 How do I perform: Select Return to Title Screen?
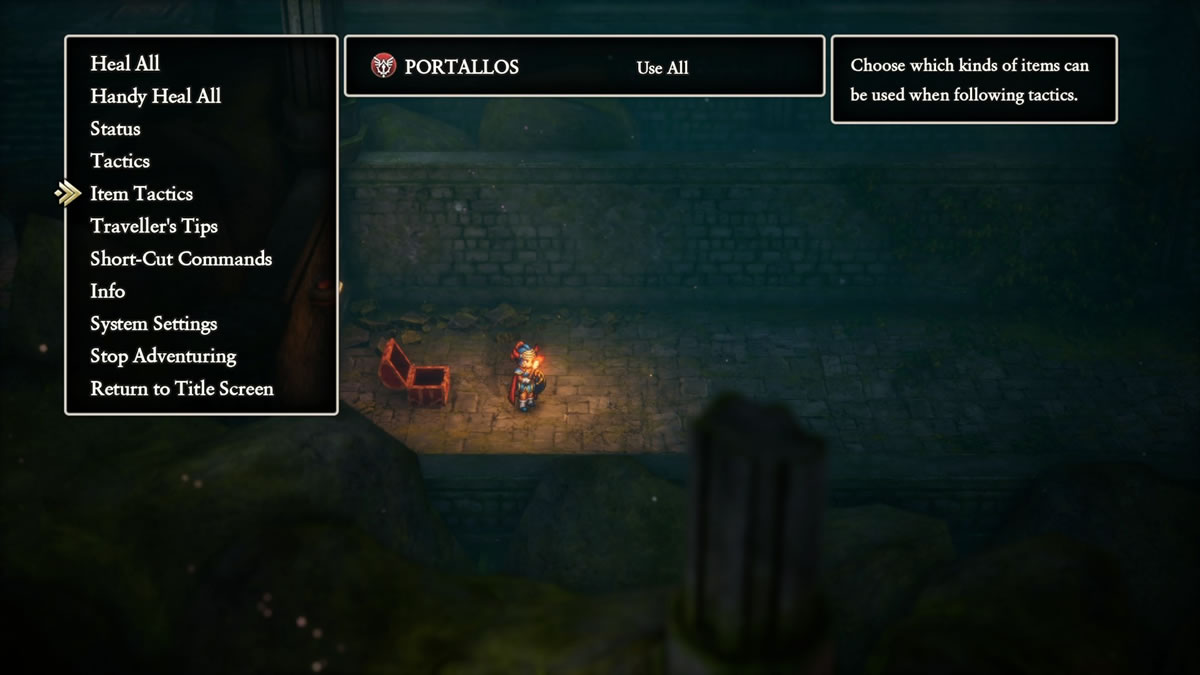click(x=181, y=389)
